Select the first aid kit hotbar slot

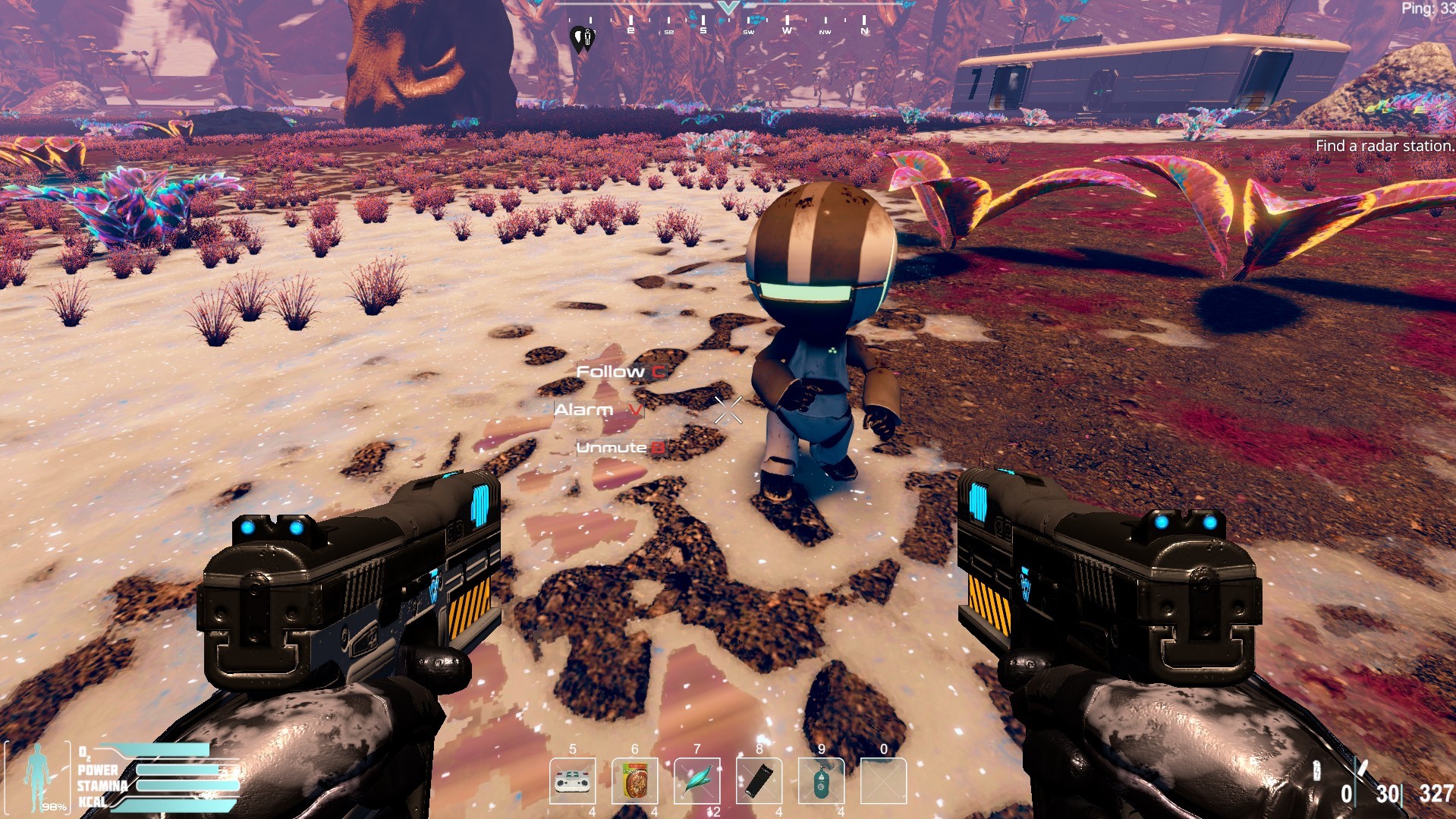point(572,781)
